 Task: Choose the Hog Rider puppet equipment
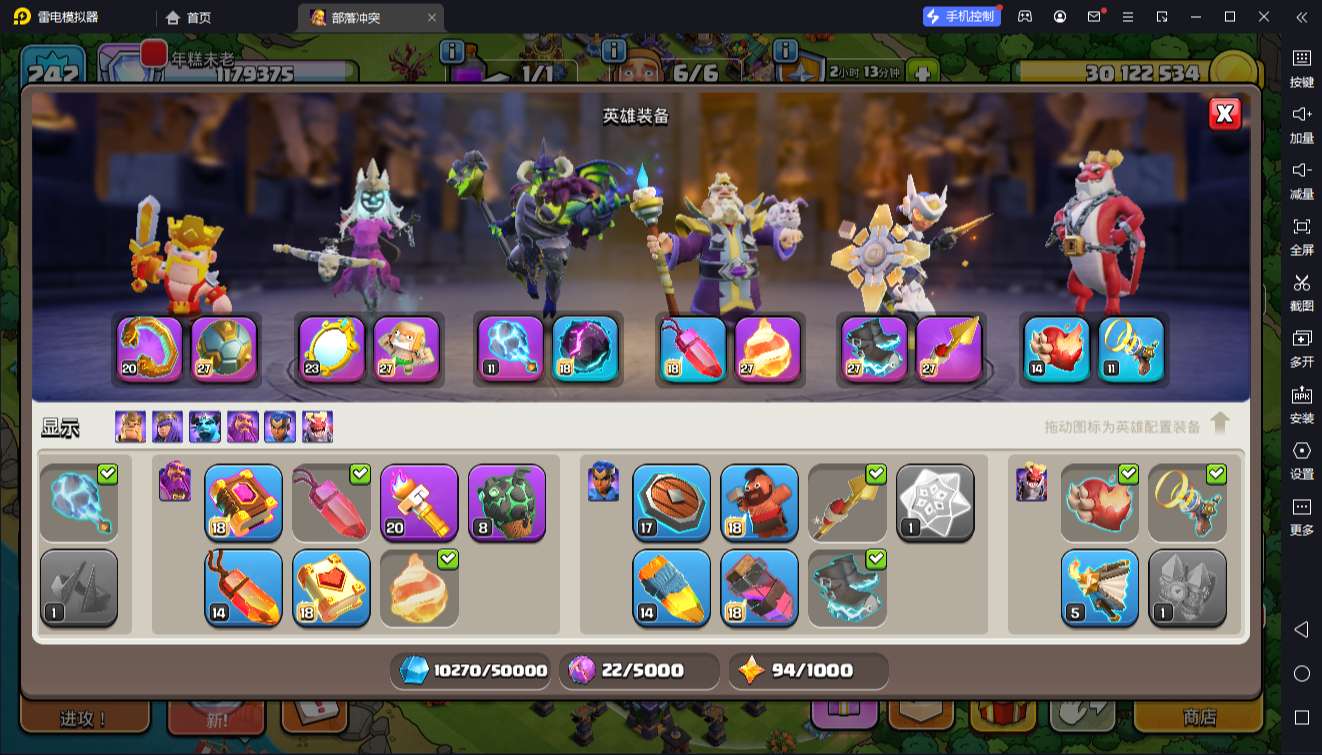759,503
